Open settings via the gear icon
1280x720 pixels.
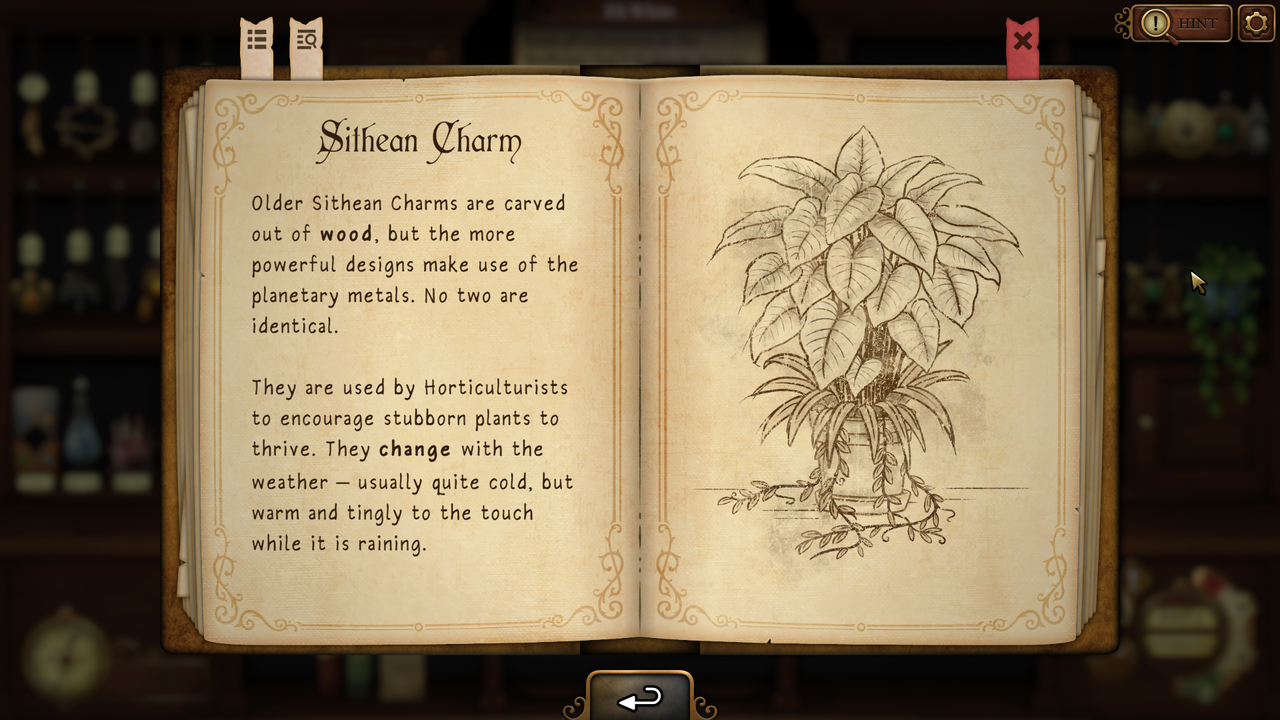tap(1256, 23)
